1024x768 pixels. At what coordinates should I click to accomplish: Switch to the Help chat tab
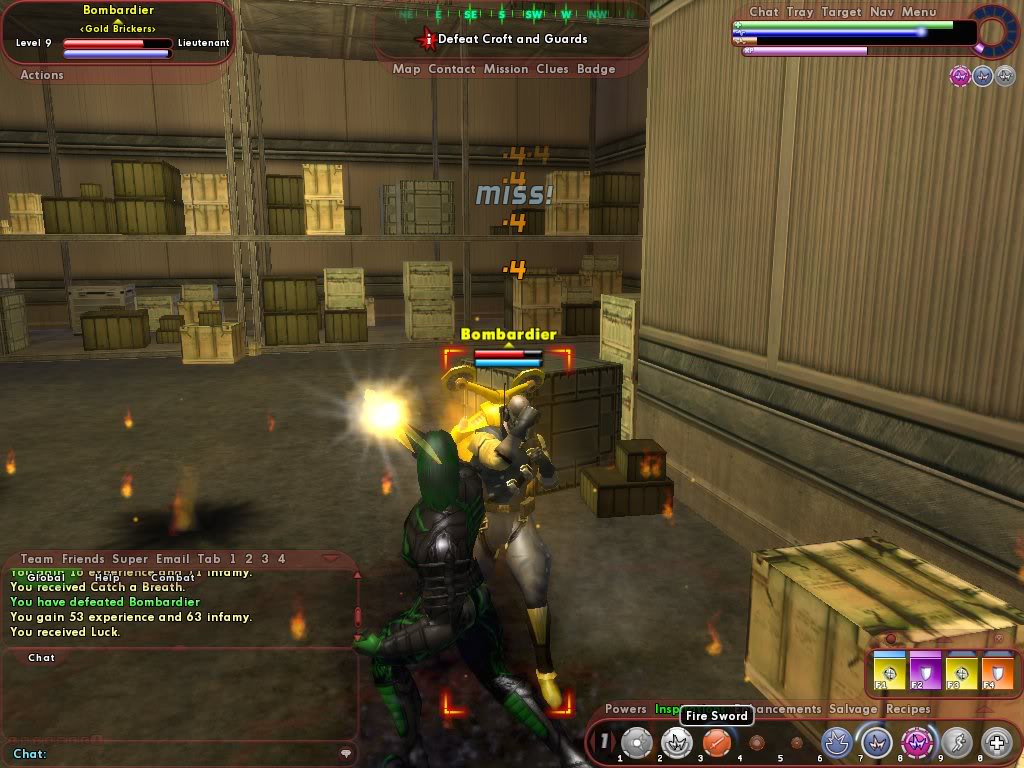[x=106, y=577]
